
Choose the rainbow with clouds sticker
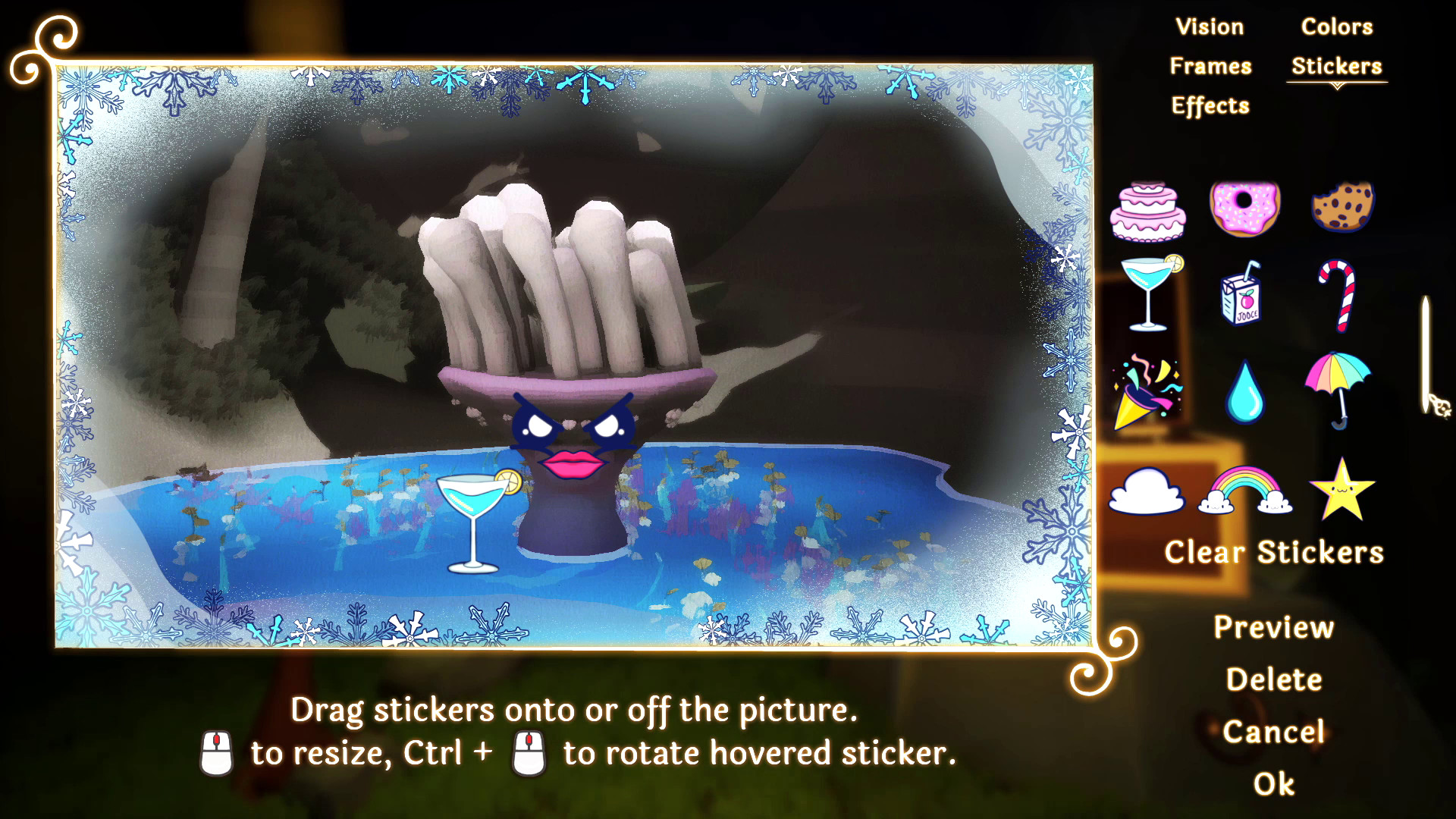pyautogui.click(x=1244, y=491)
